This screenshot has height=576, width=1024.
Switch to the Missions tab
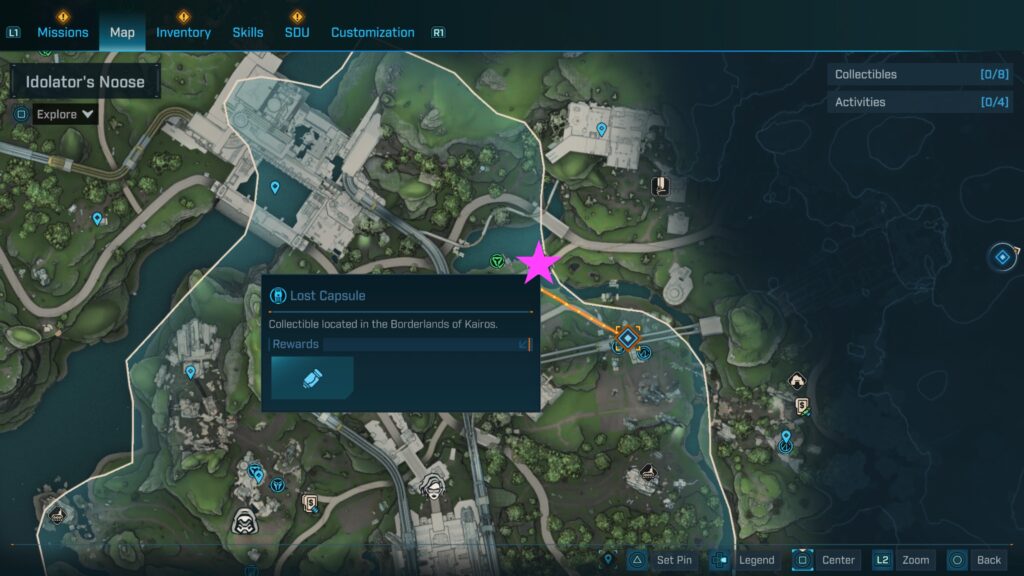(x=63, y=32)
